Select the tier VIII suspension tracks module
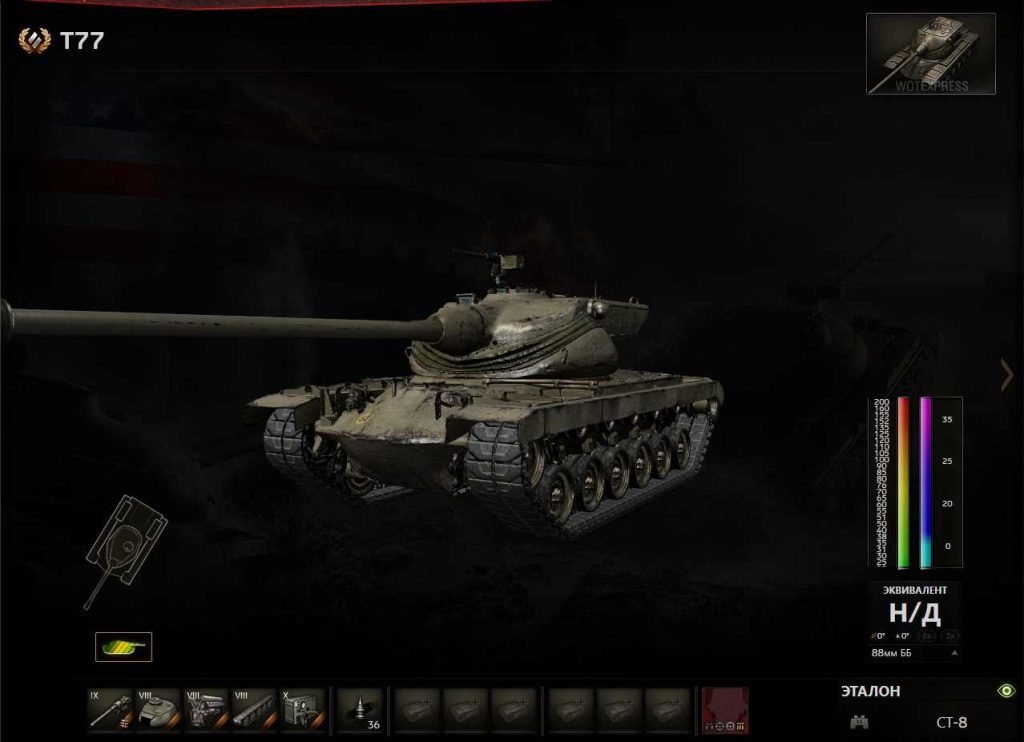Viewport: 1024px width, 742px height. click(254, 709)
